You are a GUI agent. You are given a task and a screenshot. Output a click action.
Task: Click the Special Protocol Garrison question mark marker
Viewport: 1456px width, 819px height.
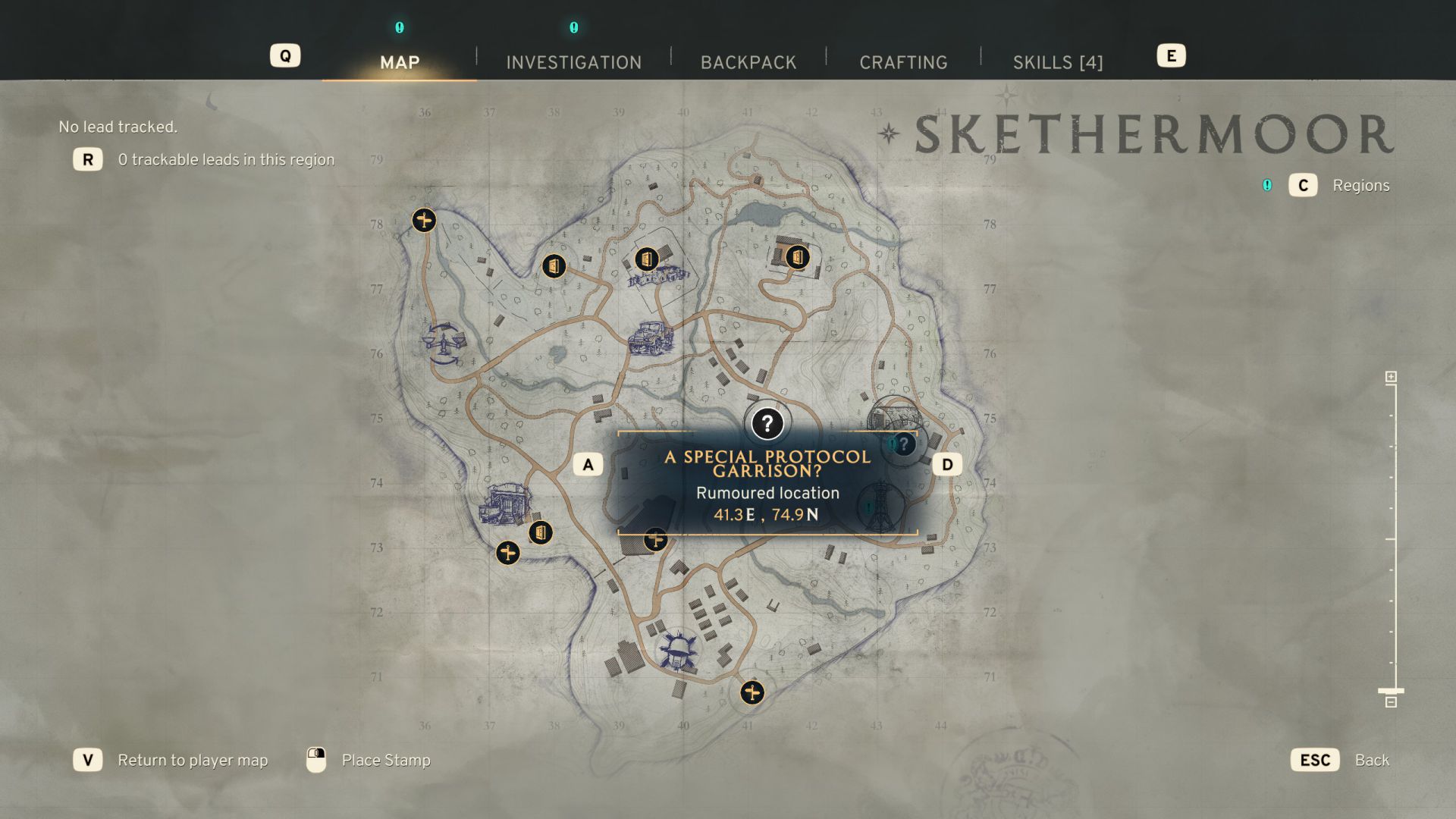pyautogui.click(x=767, y=423)
